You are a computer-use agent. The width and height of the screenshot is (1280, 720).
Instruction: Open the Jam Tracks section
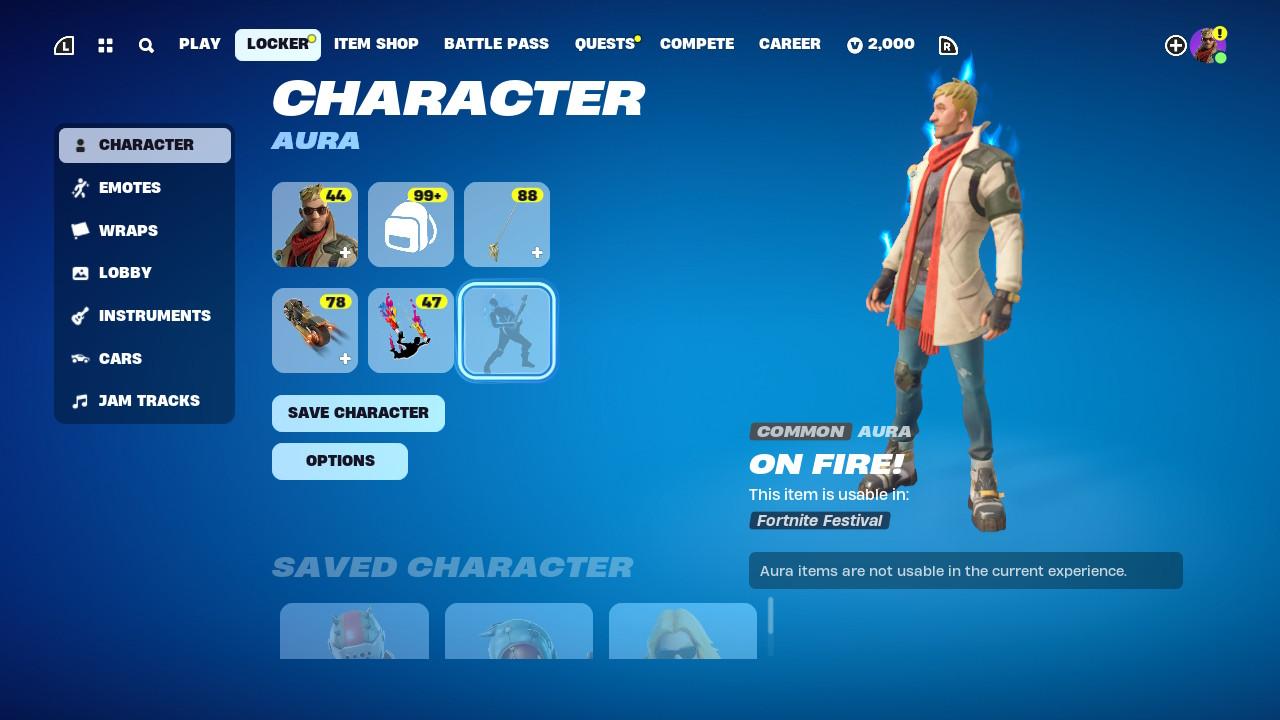[148, 400]
